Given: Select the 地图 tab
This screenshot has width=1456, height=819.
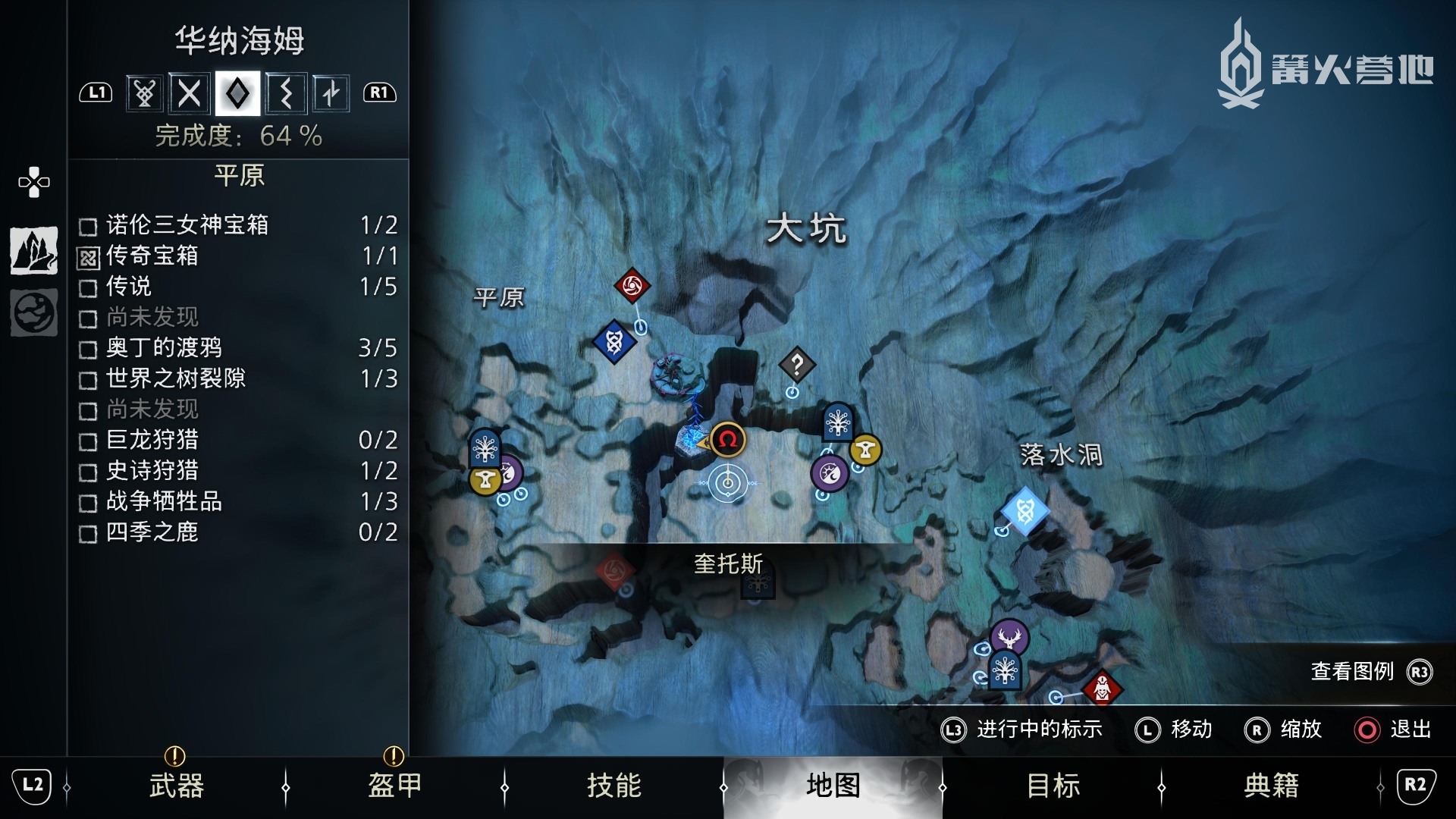Looking at the screenshot, I should (x=833, y=786).
